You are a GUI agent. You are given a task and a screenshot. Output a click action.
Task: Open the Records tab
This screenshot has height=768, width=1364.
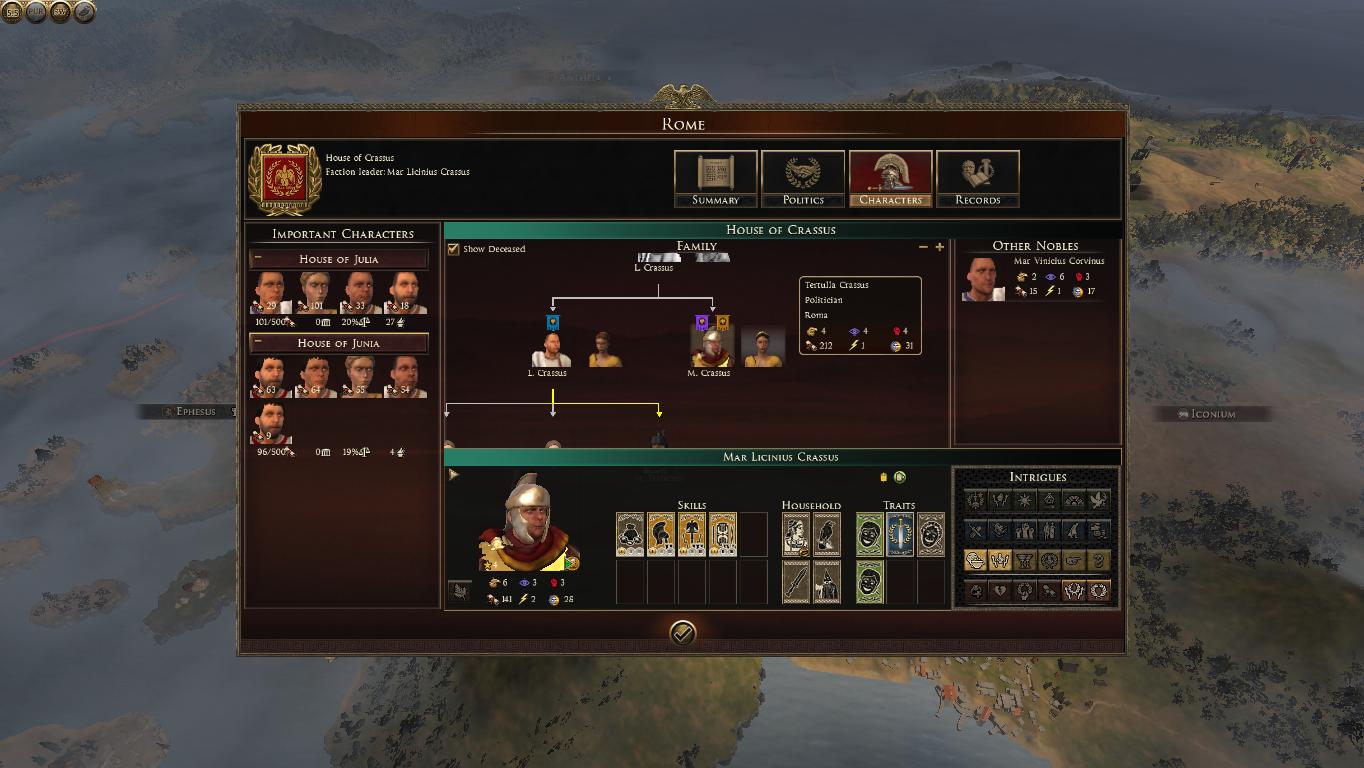(977, 179)
